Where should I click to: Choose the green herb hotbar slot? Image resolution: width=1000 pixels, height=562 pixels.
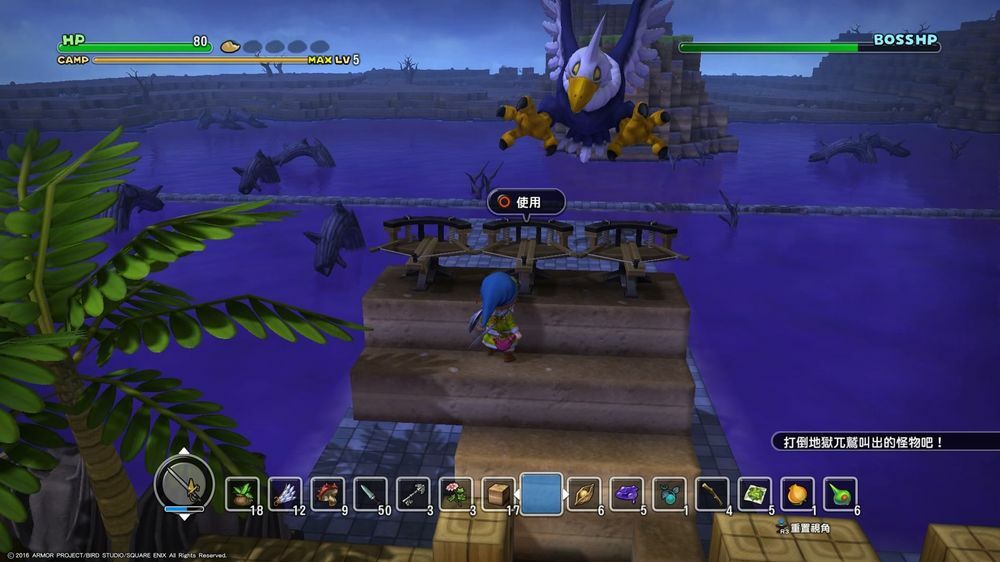(x=242, y=493)
